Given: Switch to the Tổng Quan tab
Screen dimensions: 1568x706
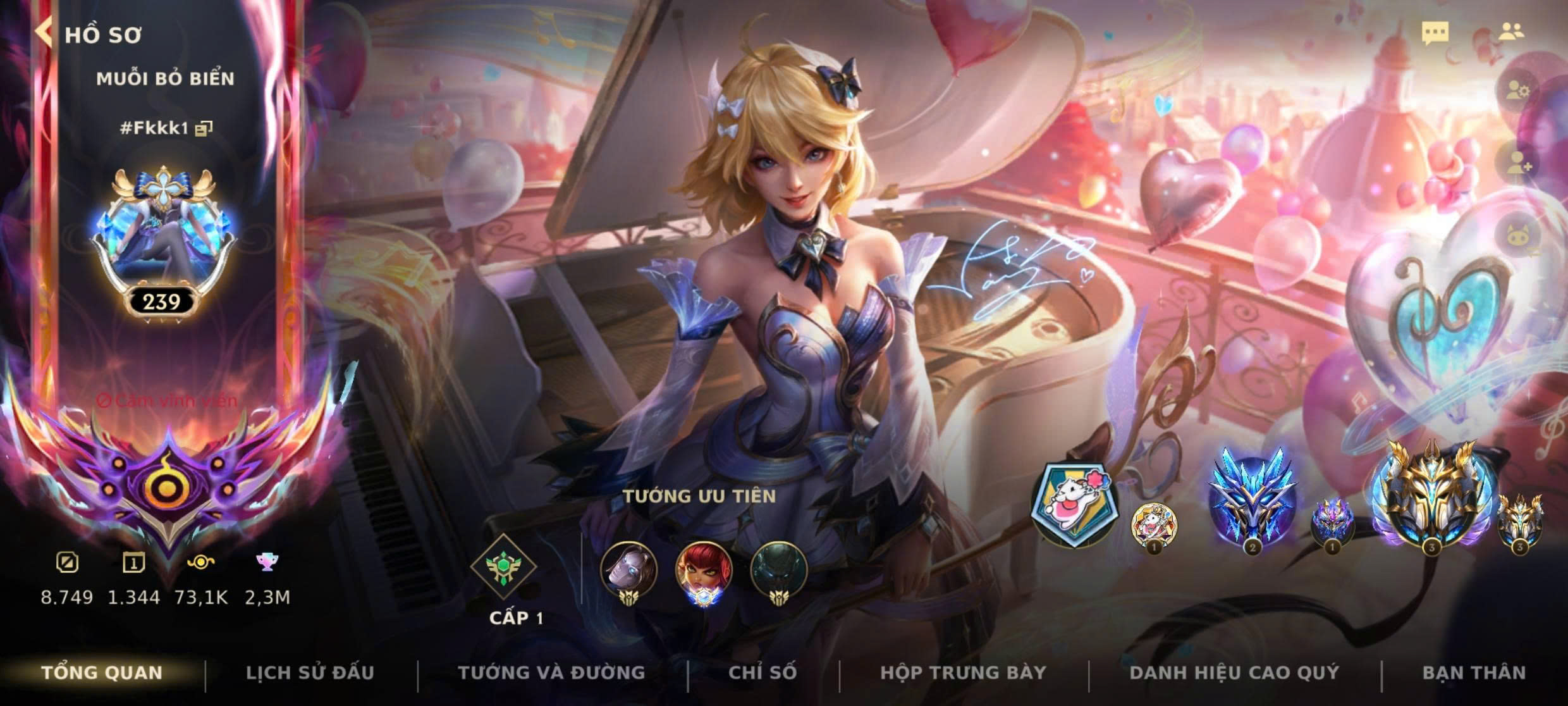Looking at the screenshot, I should click(102, 672).
